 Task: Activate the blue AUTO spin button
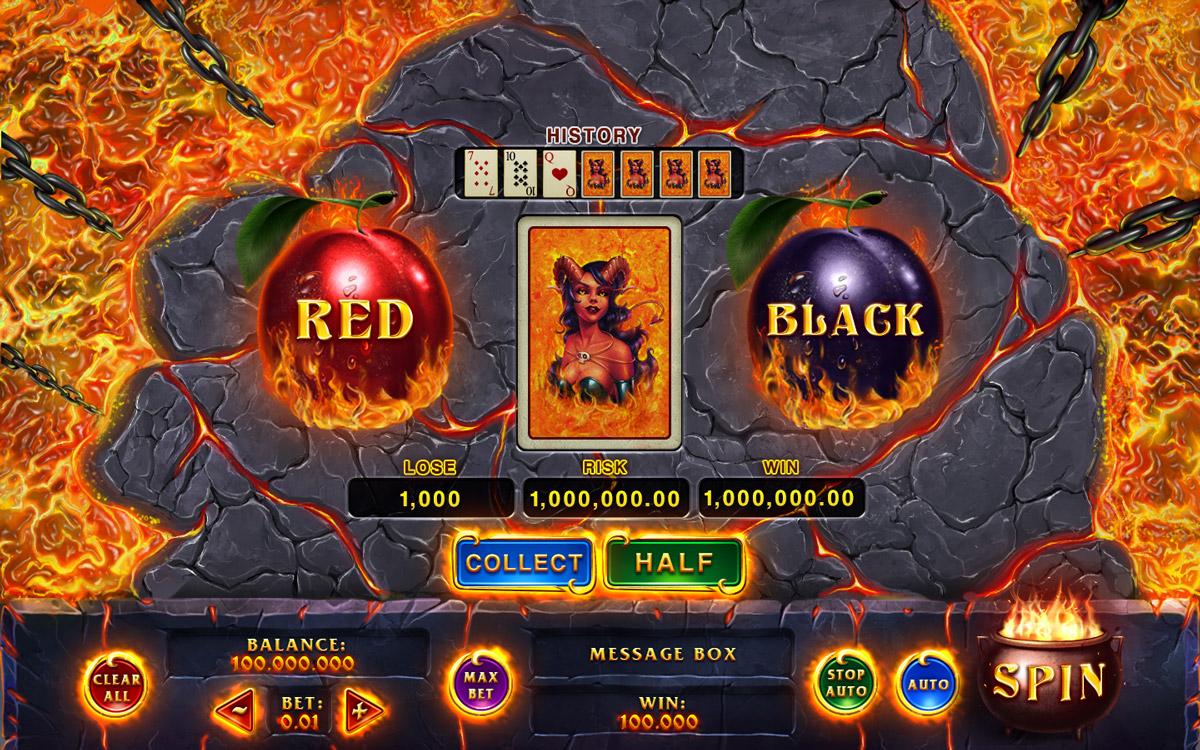(x=926, y=686)
